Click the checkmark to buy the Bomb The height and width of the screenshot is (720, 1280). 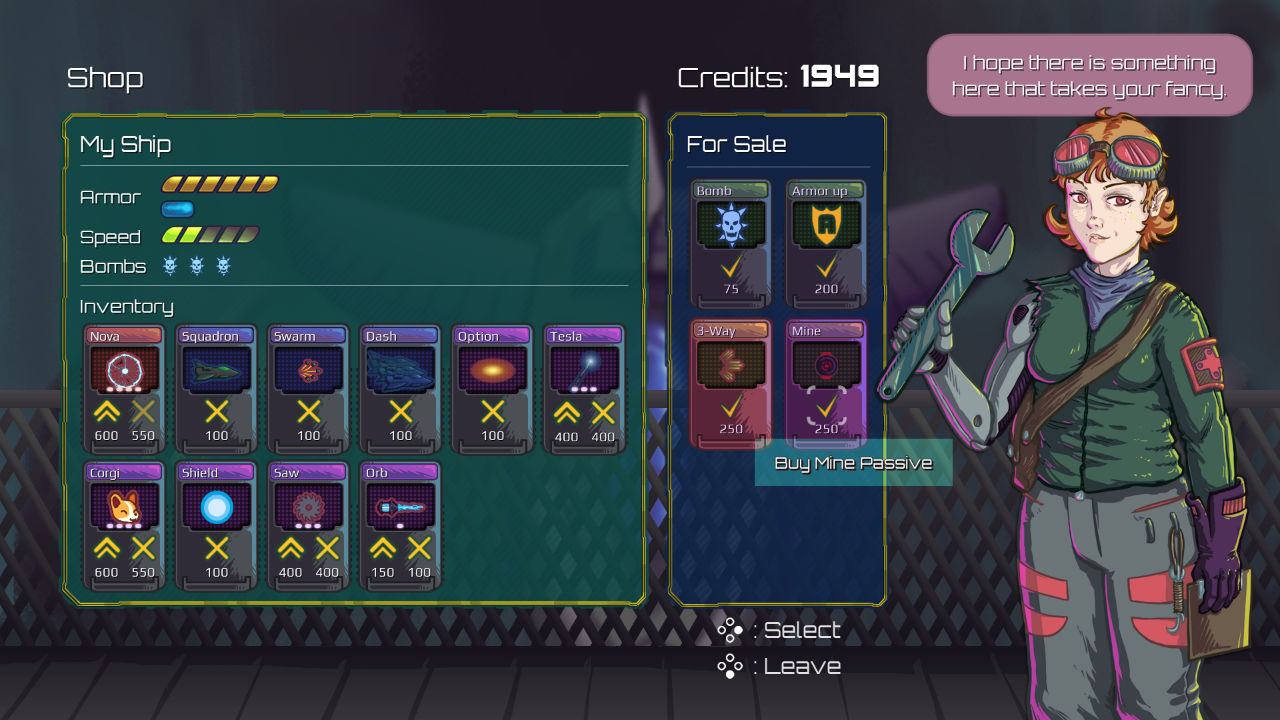point(729,266)
